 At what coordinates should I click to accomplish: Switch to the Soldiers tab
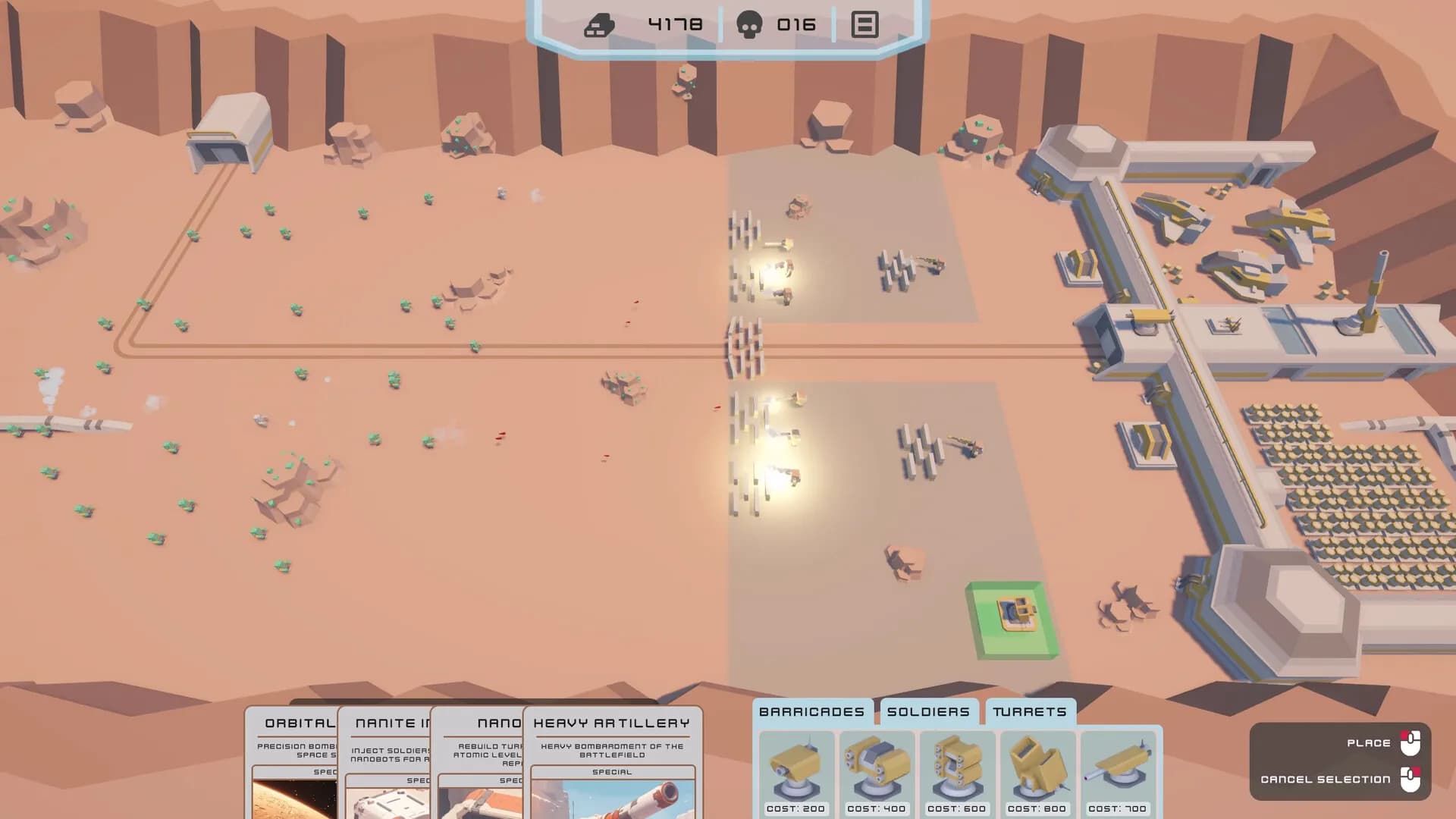point(927,711)
